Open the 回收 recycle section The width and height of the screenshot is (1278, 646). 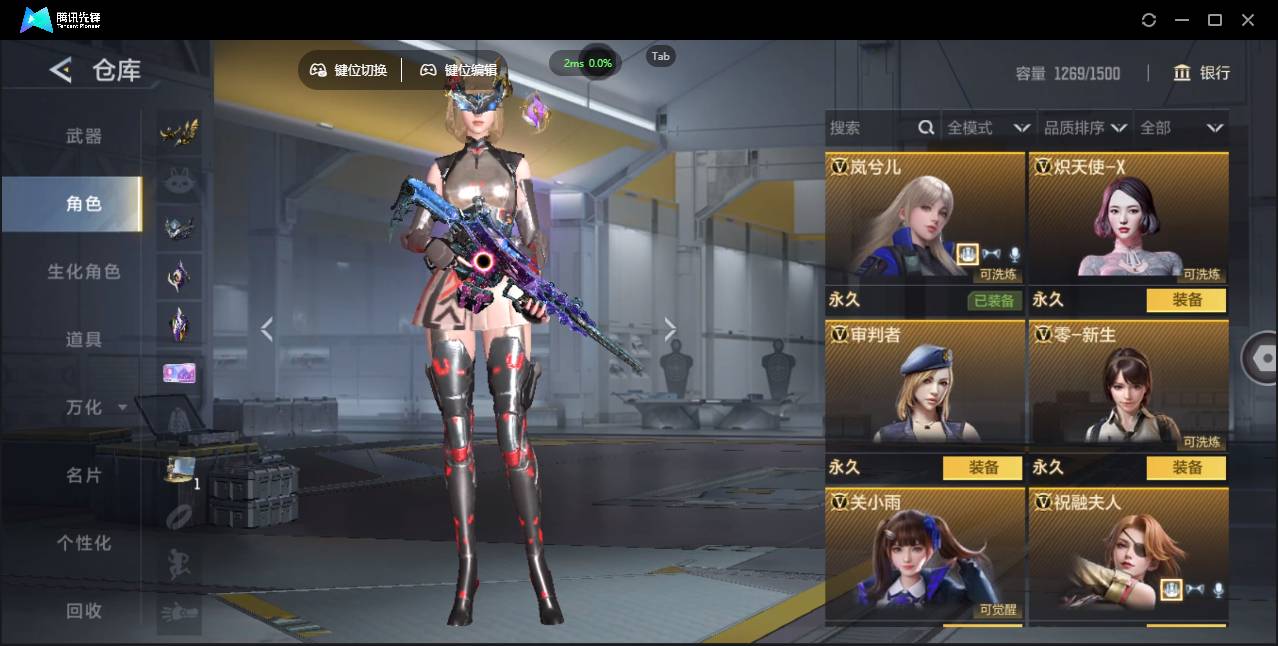tap(84, 611)
